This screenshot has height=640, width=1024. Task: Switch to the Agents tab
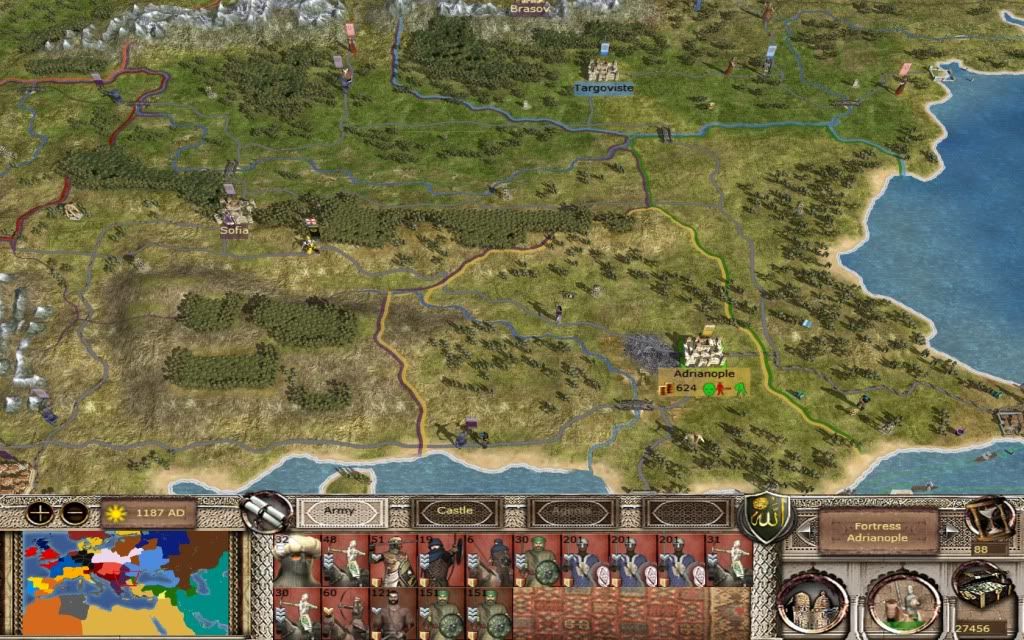point(569,511)
